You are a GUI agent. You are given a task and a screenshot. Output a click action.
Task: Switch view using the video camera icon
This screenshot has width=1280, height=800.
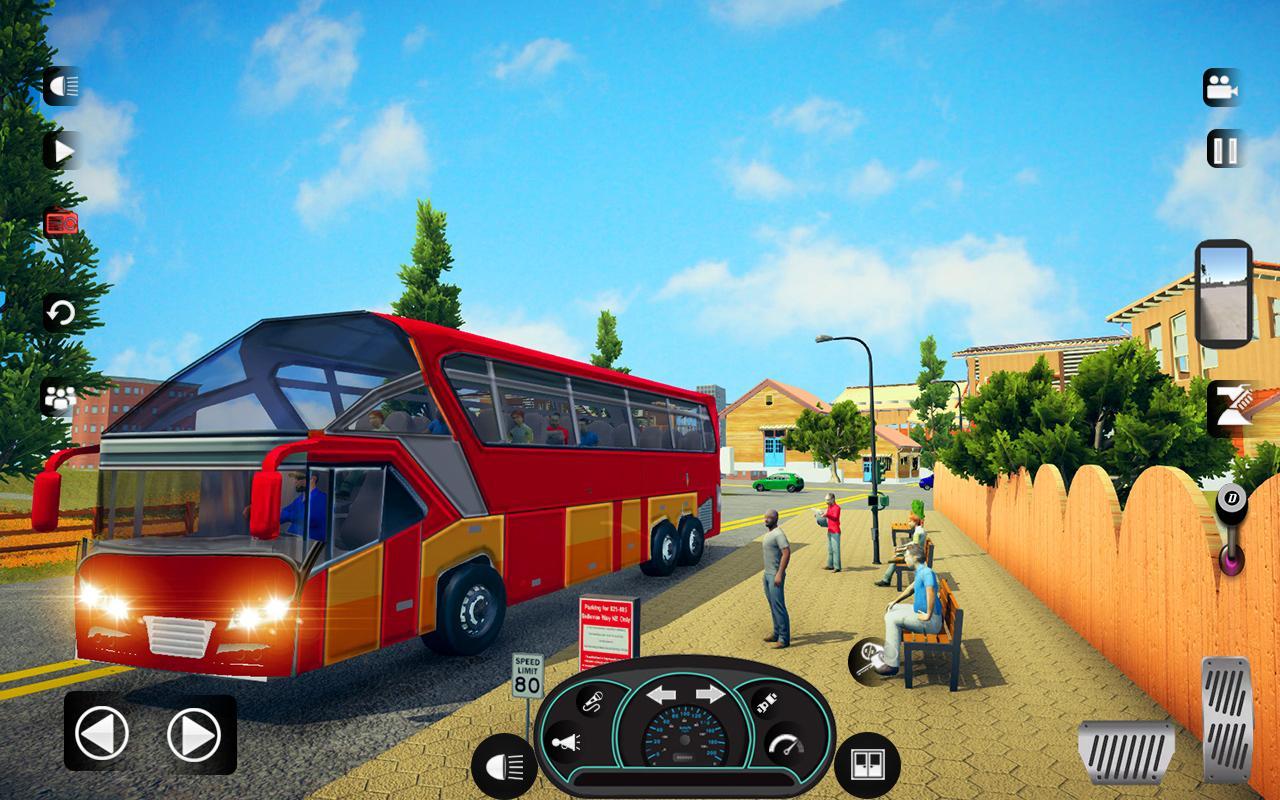(1221, 88)
